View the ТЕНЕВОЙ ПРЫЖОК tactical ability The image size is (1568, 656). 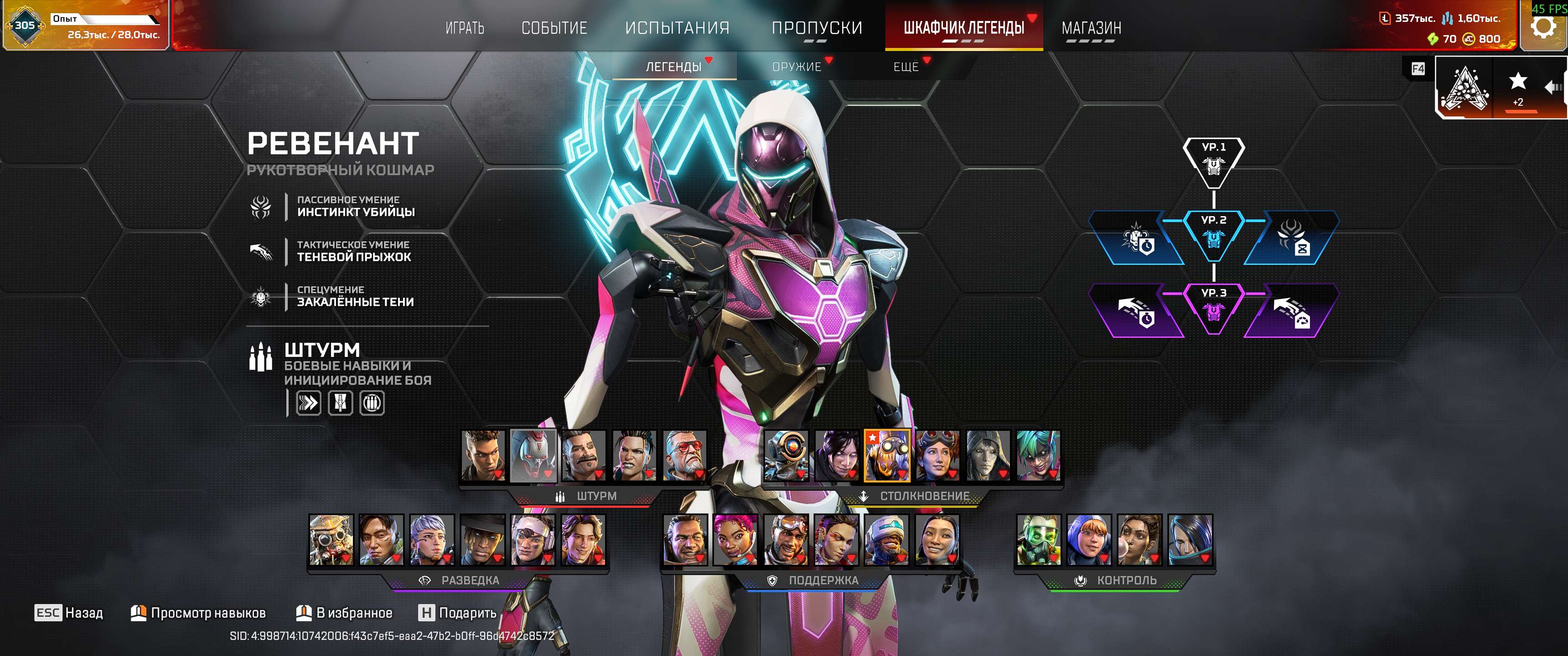pos(353,251)
